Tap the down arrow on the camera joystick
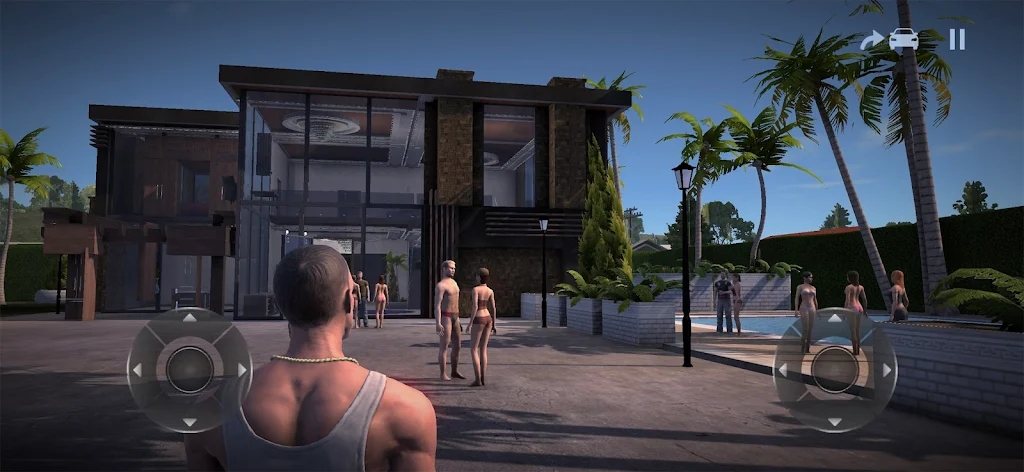 tap(835, 421)
